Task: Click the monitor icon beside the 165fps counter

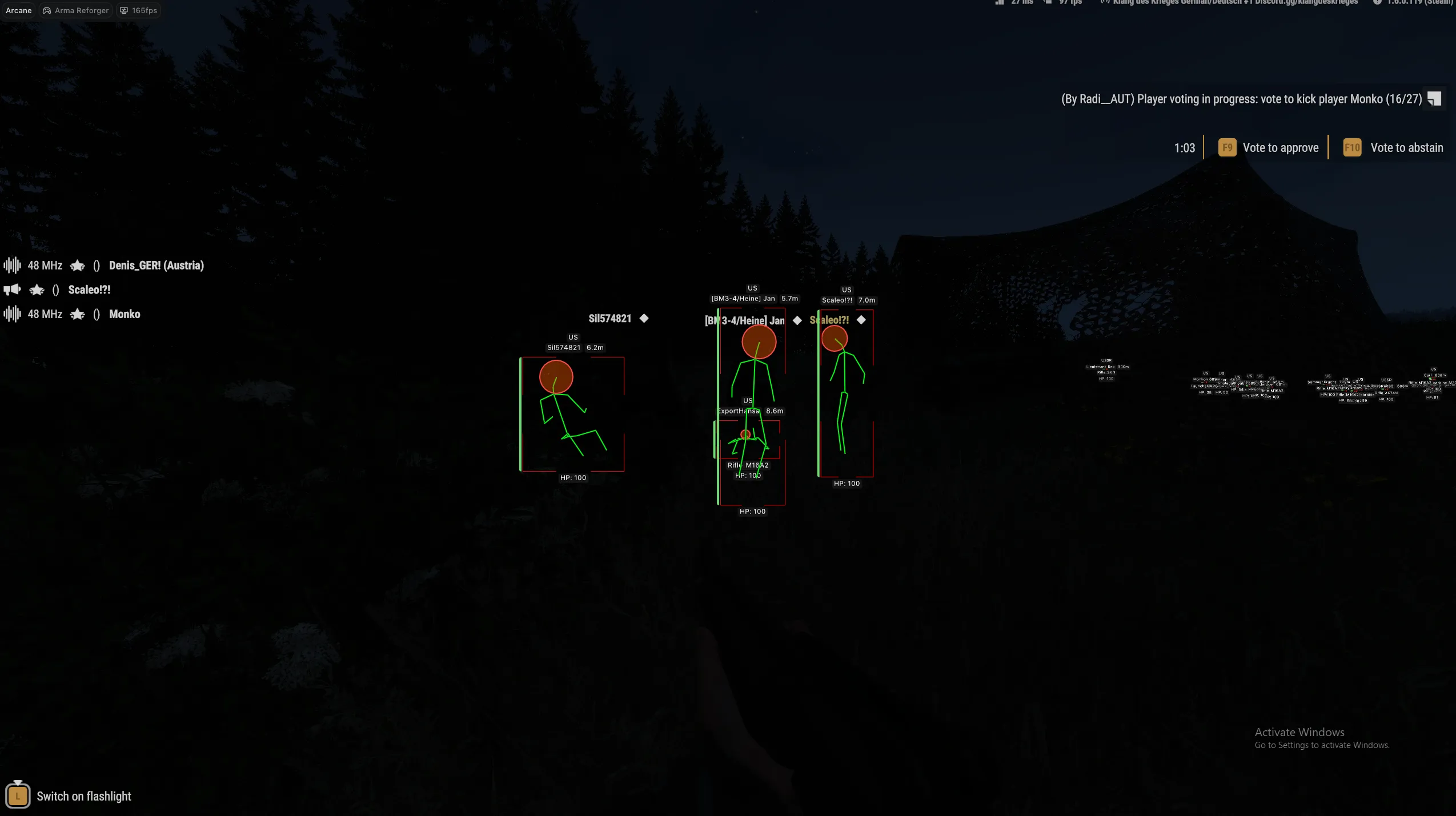Action: [x=124, y=10]
